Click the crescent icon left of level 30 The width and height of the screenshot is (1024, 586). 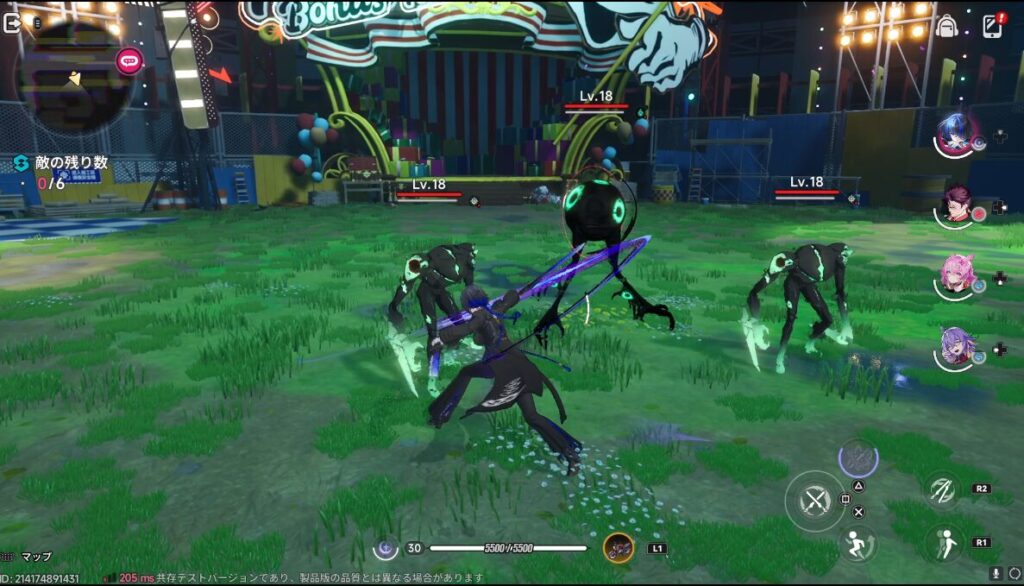tap(385, 547)
